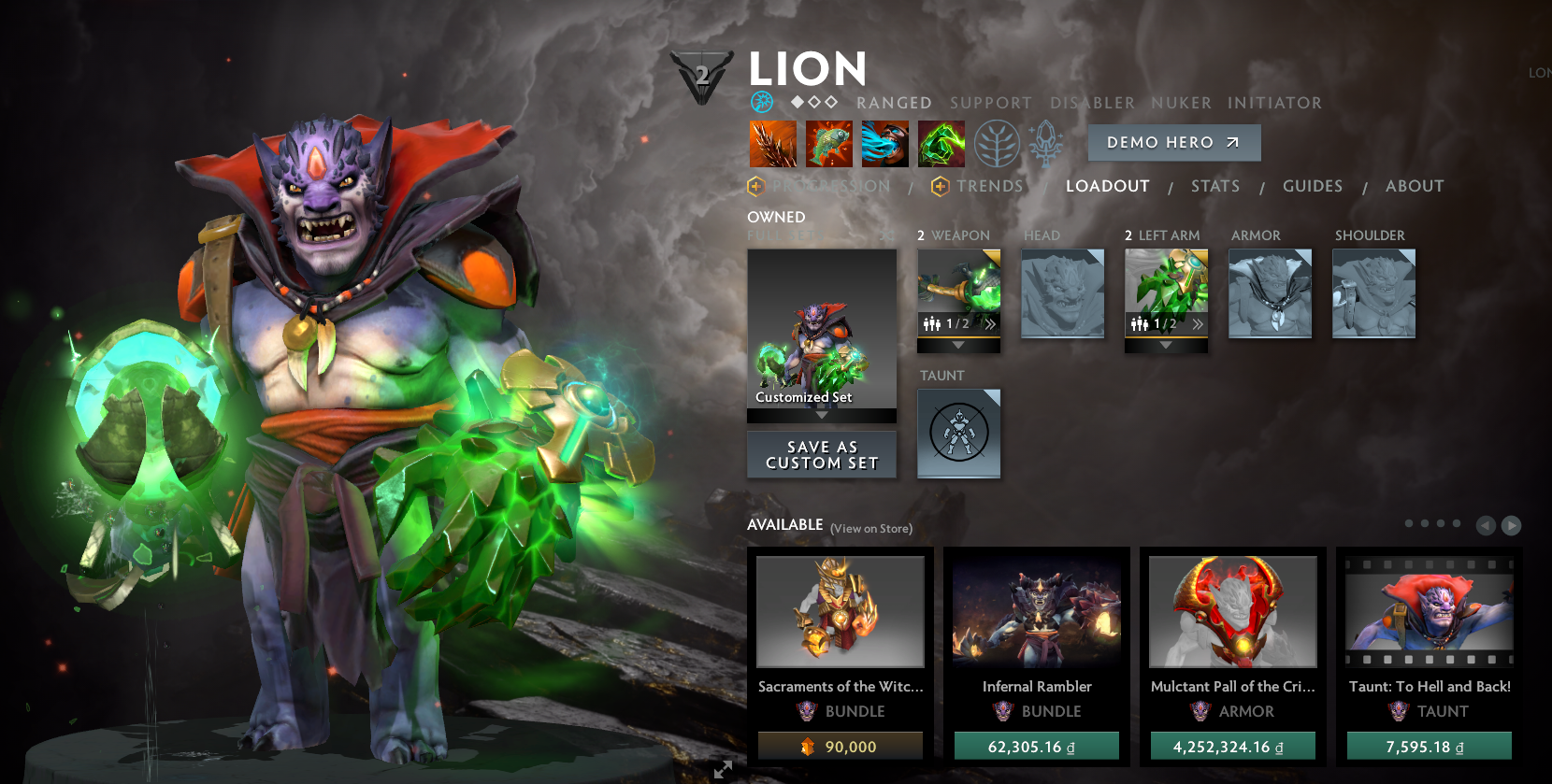1552x784 pixels.
Task: Open the GUIDES tab
Action: coord(1313,186)
